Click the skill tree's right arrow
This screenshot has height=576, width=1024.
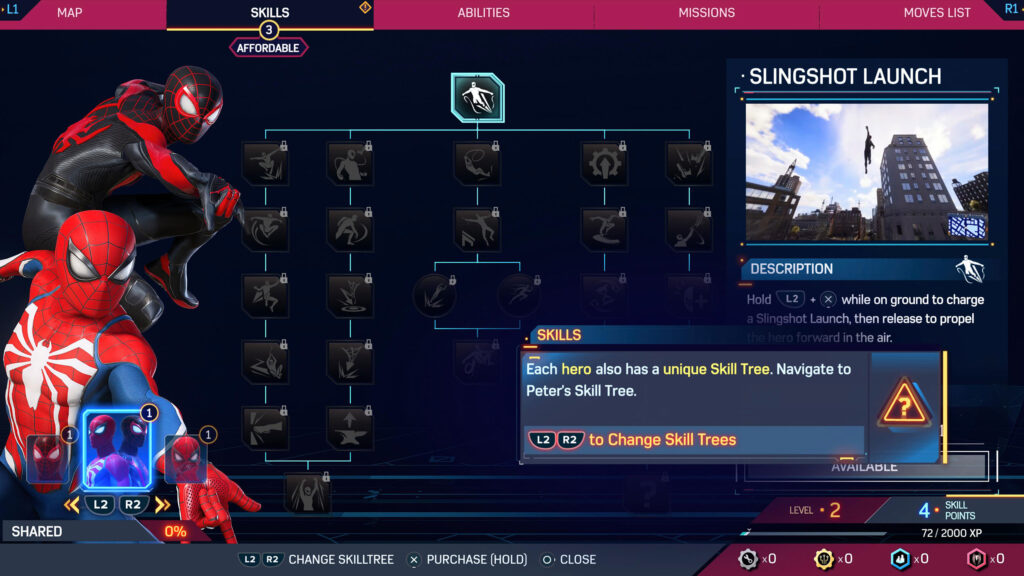click(x=162, y=505)
